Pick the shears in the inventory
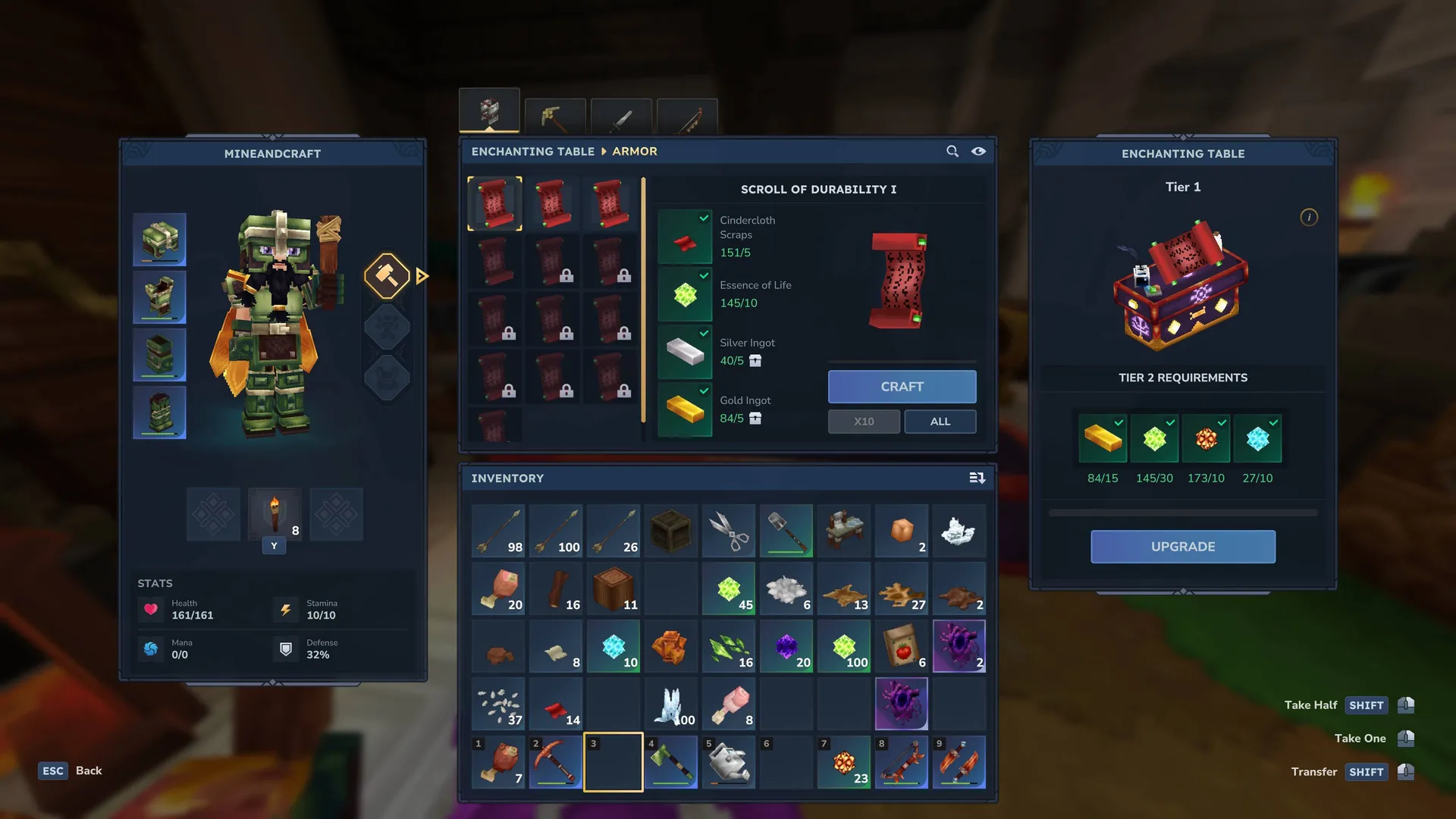Image resolution: width=1456 pixels, height=819 pixels. (x=729, y=531)
